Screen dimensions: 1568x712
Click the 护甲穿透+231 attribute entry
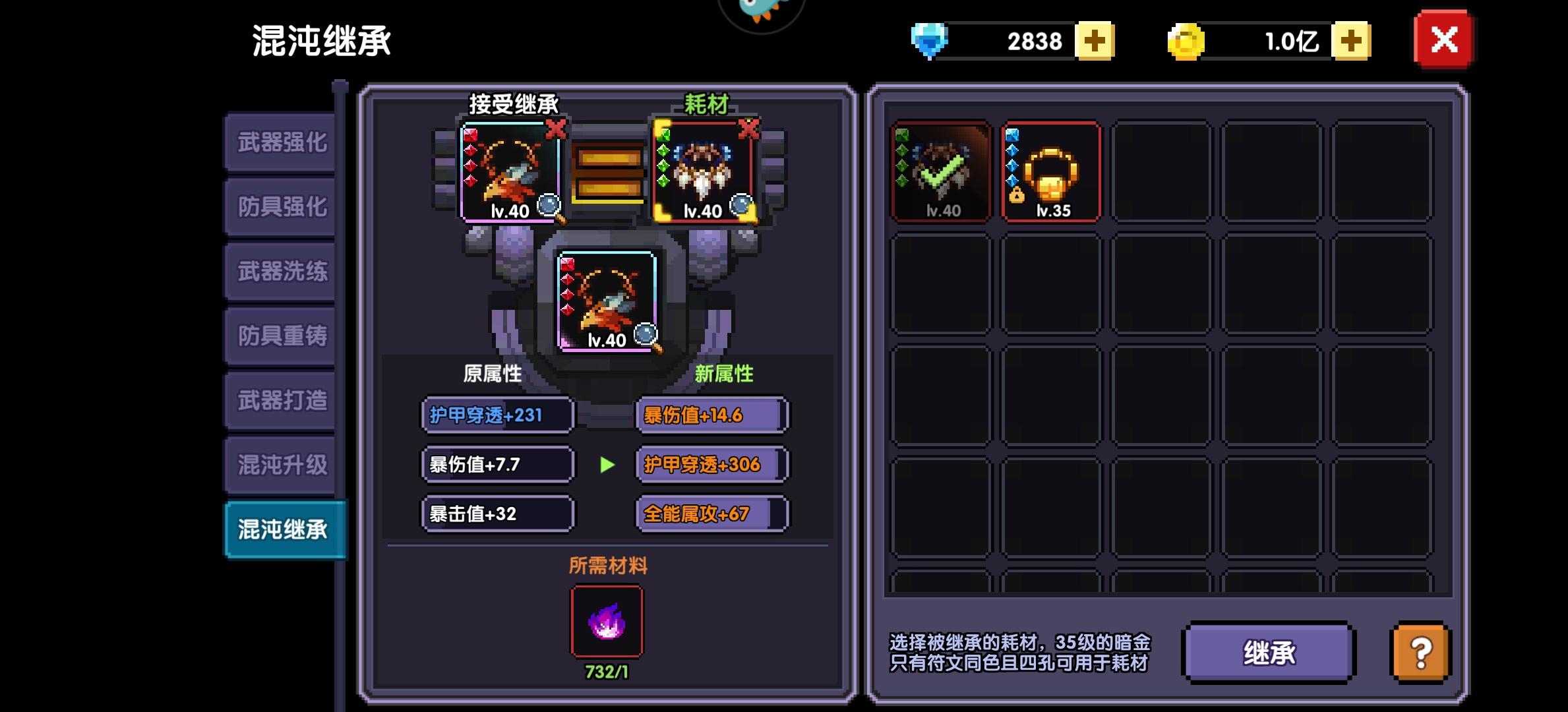[x=497, y=415]
